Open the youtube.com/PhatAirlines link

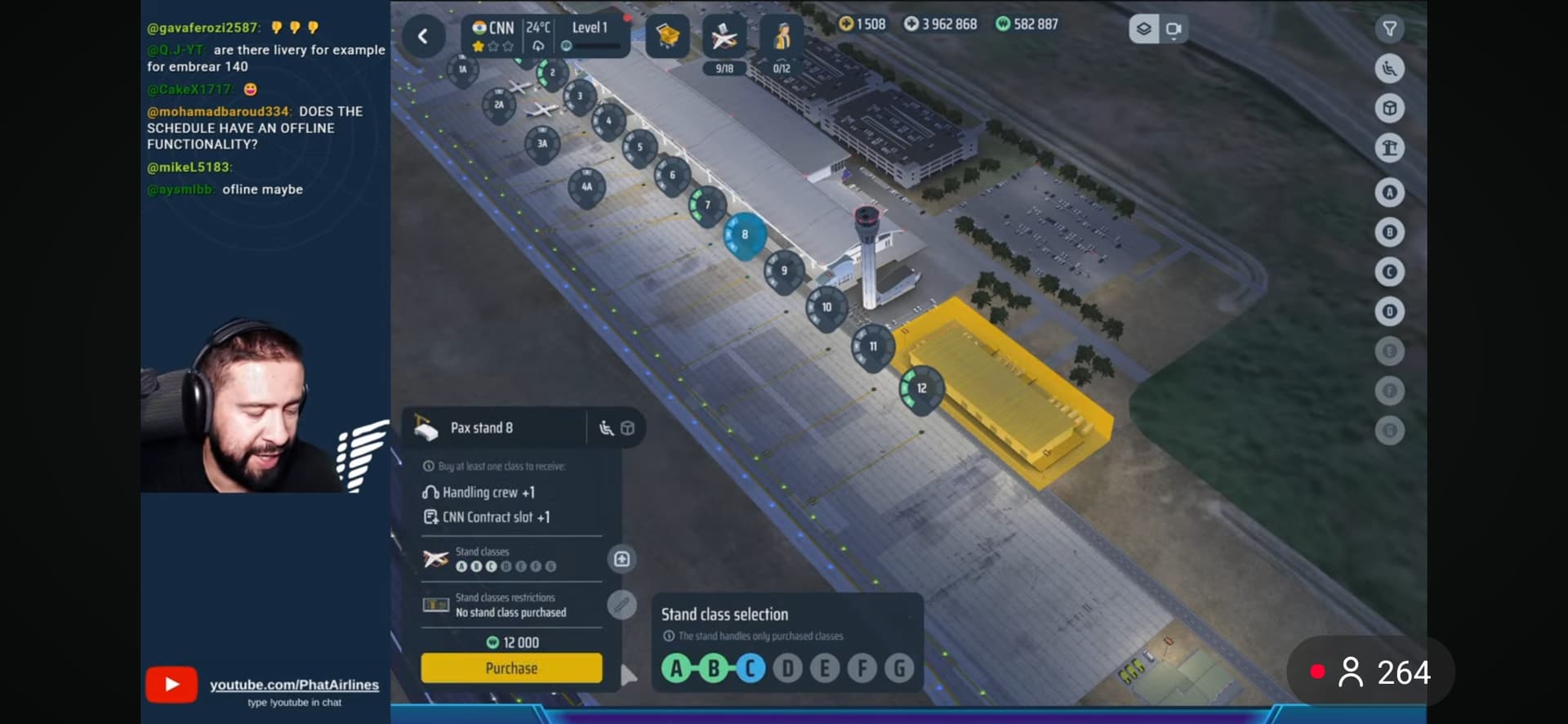(x=294, y=685)
